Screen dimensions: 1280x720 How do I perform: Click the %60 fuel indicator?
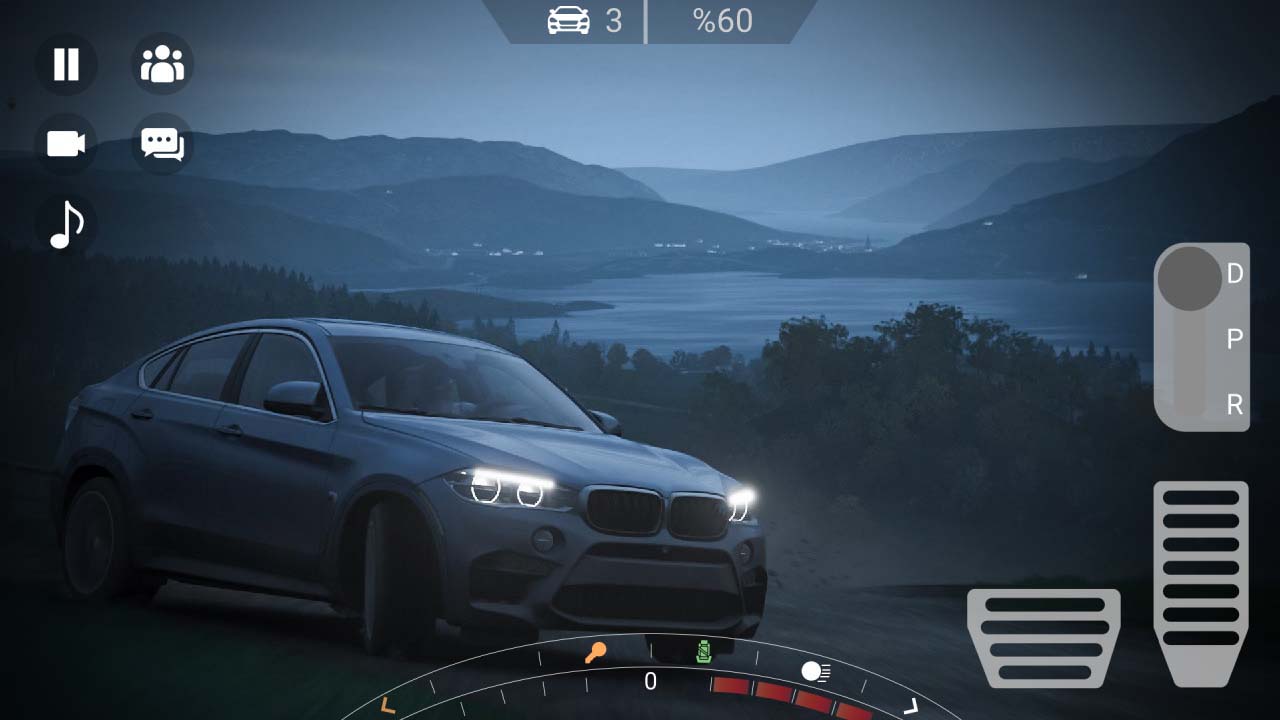pos(723,20)
